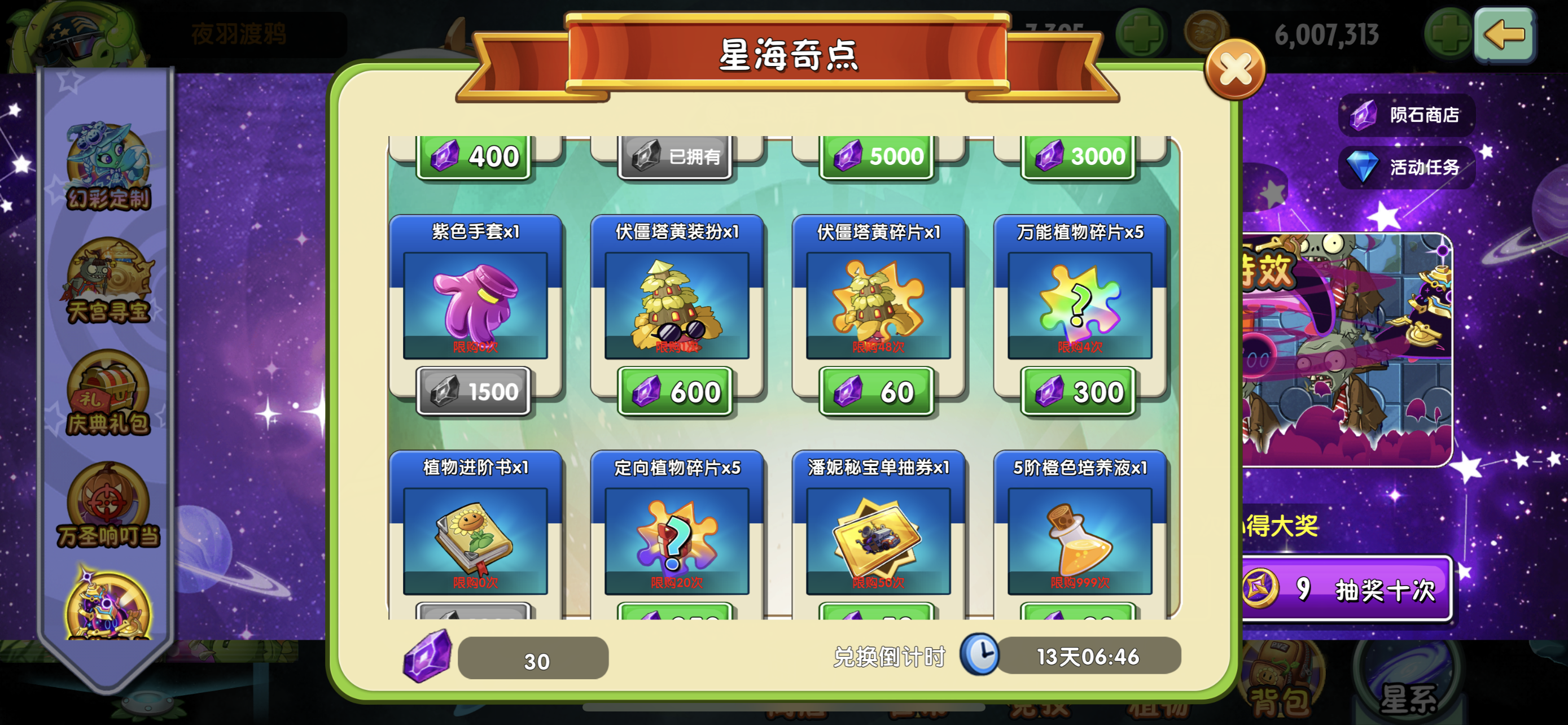Buy 万能植物碎片 for 300 gems
Image resolution: width=1568 pixels, height=725 pixels.
click(x=1080, y=392)
